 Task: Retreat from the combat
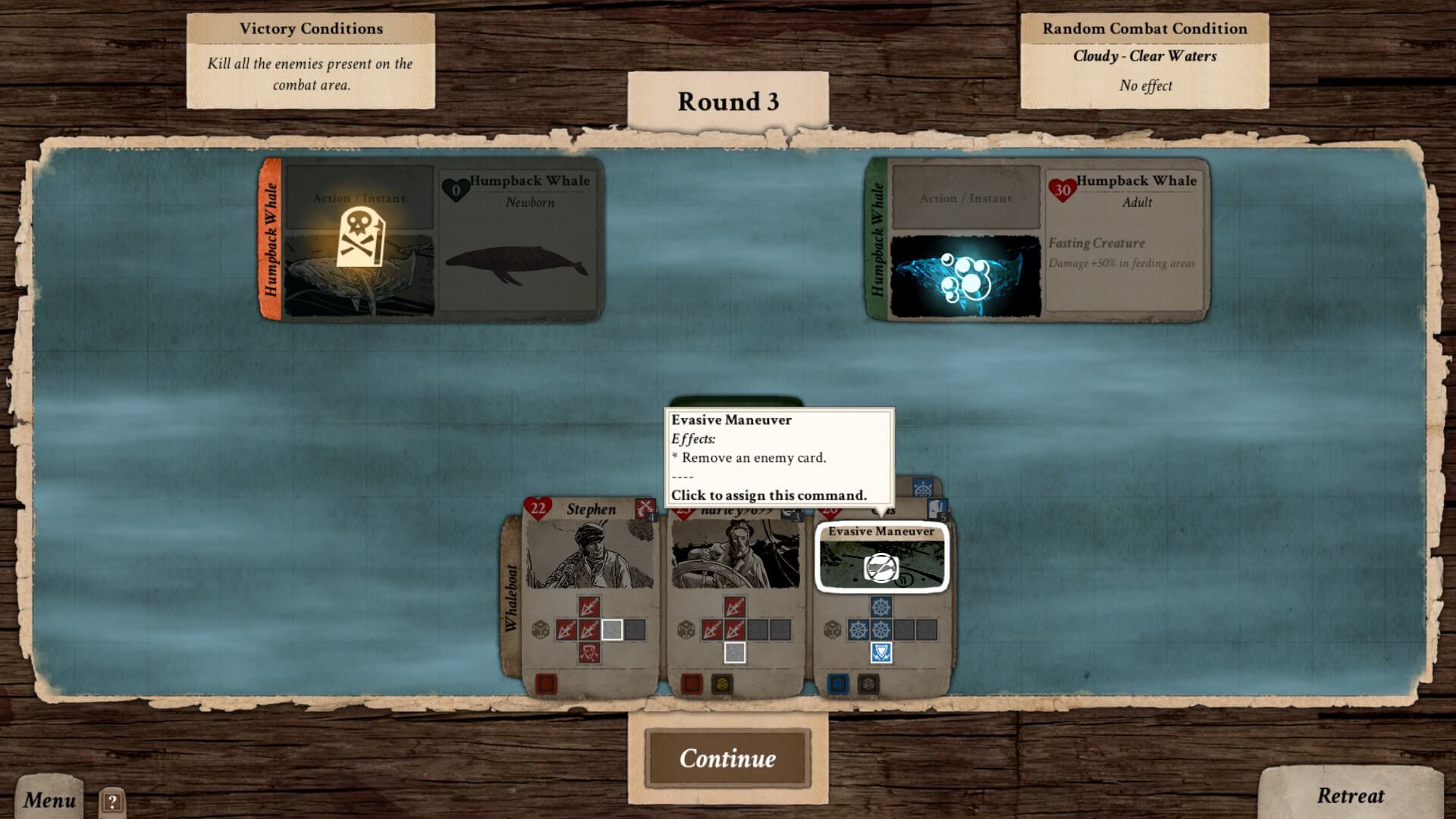[1350, 795]
